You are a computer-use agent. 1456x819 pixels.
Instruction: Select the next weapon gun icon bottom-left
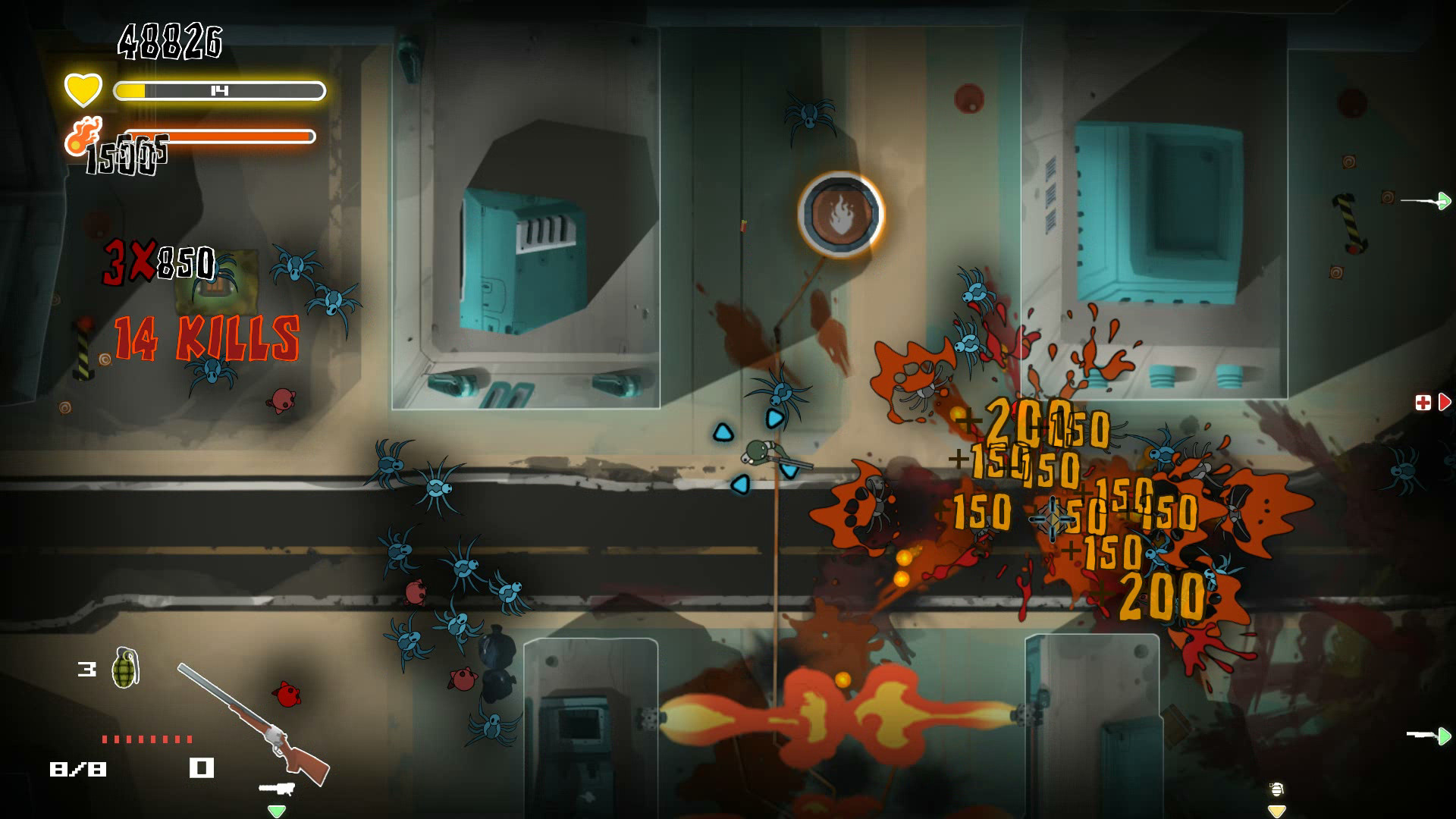tap(277, 786)
